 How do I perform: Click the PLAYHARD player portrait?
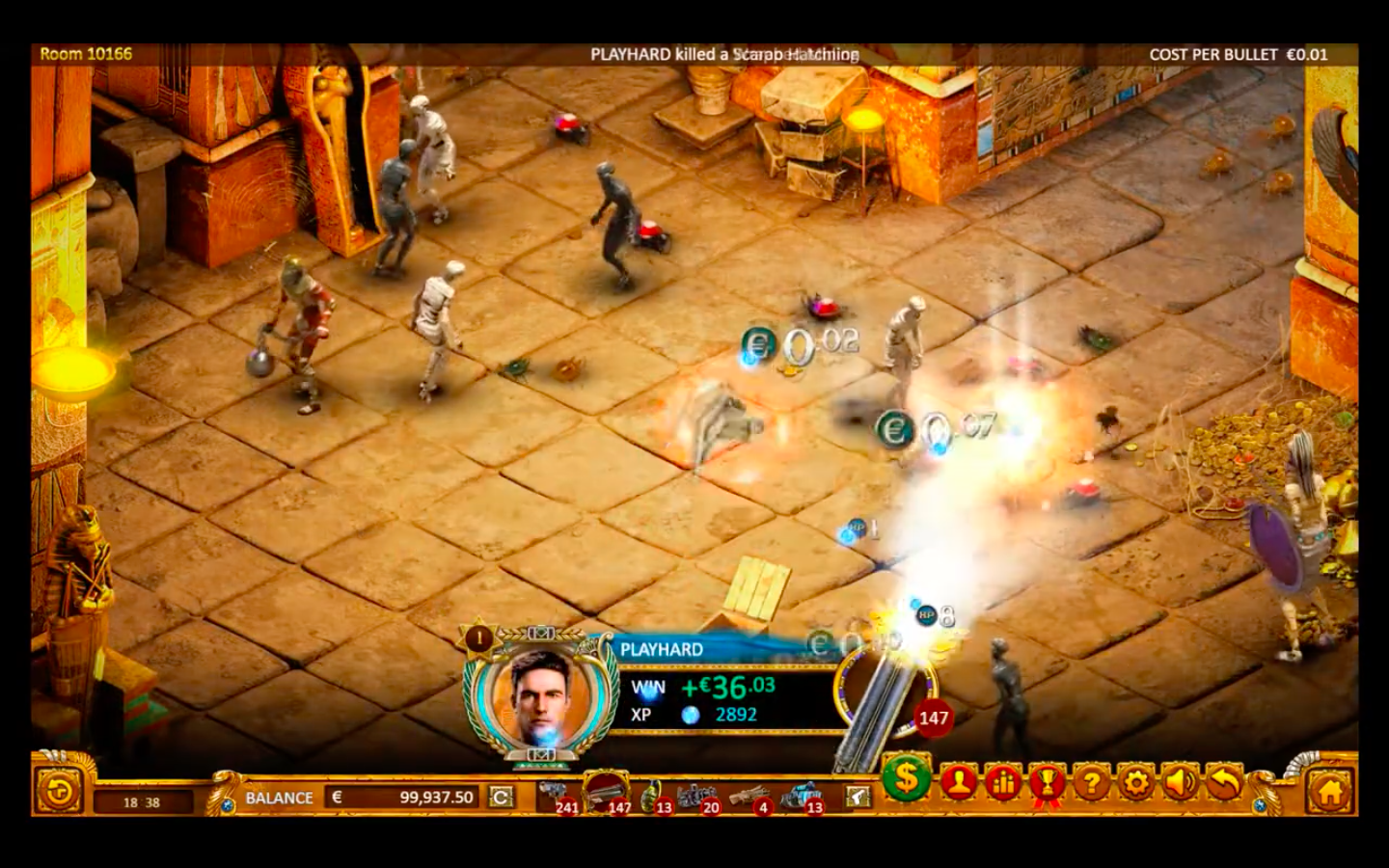(540, 692)
